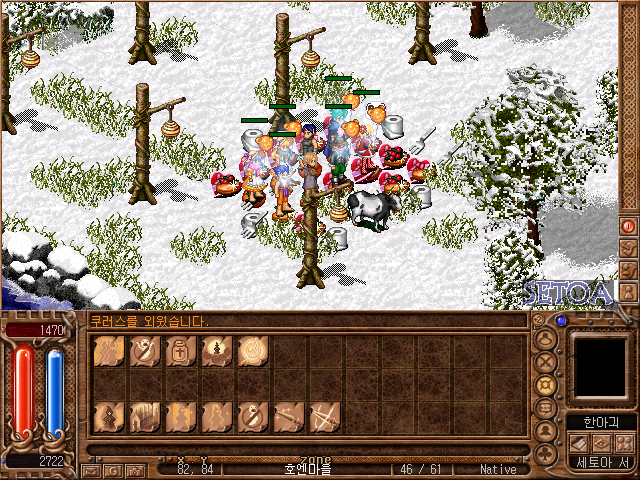
Task: Activate the cross potion jar skill
Action: coord(181,352)
